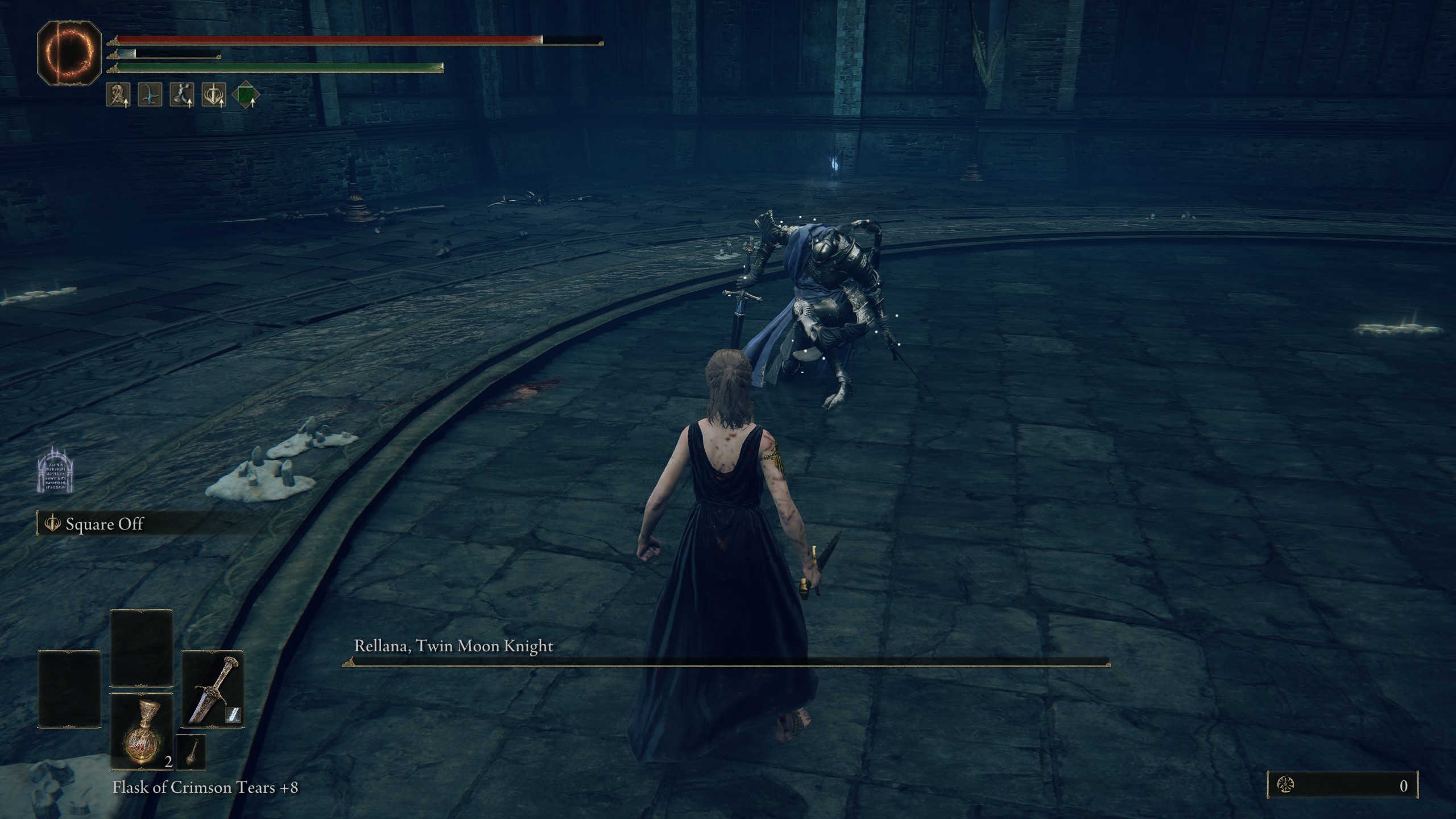This screenshot has height=819, width=1456.
Task: Inspect the blue curved blade buff icon
Action: pyautogui.click(x=150, y=94)
